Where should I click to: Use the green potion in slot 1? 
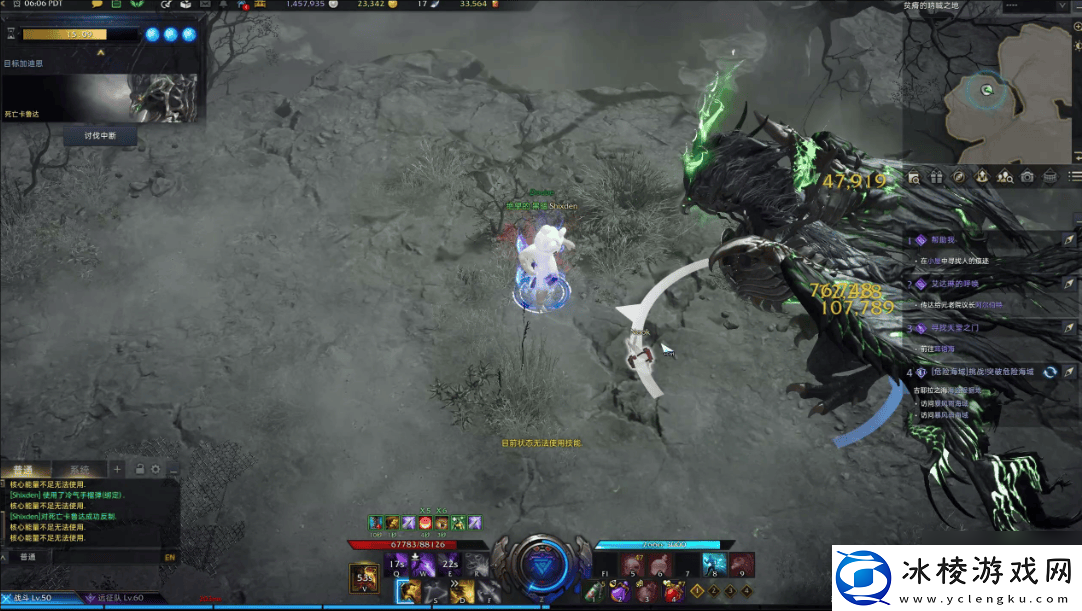(x=593, y=592)
